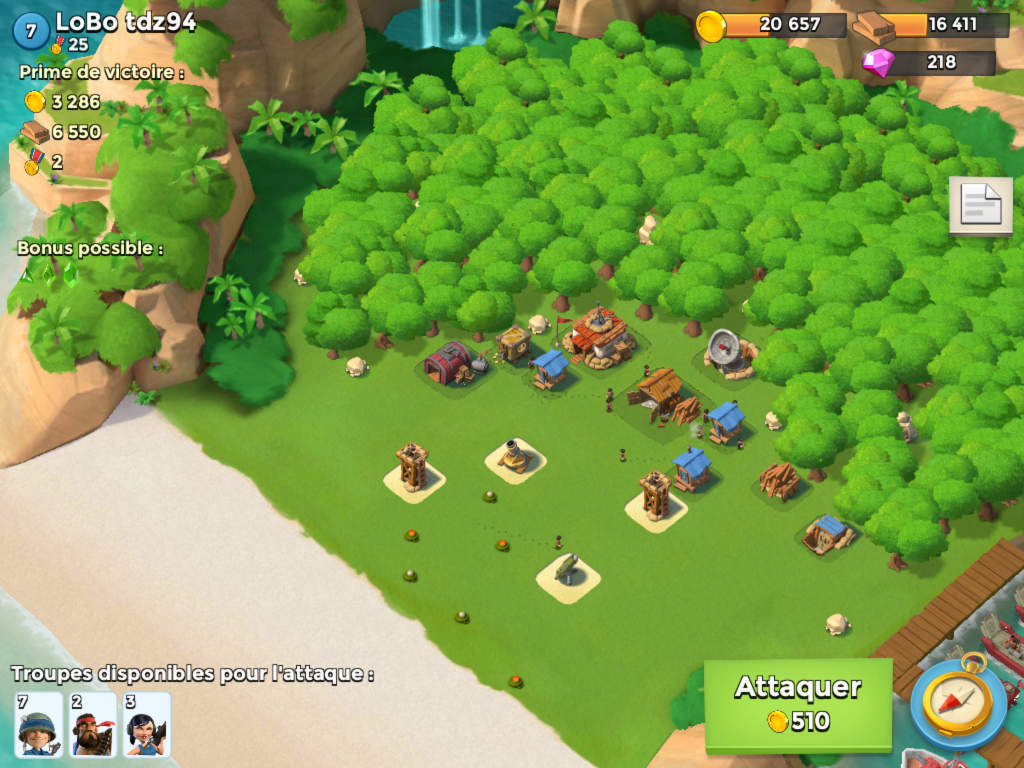The image size is (1024, 768).
Task: Choose the Zooka troop portrait
Action: (147, 725)
